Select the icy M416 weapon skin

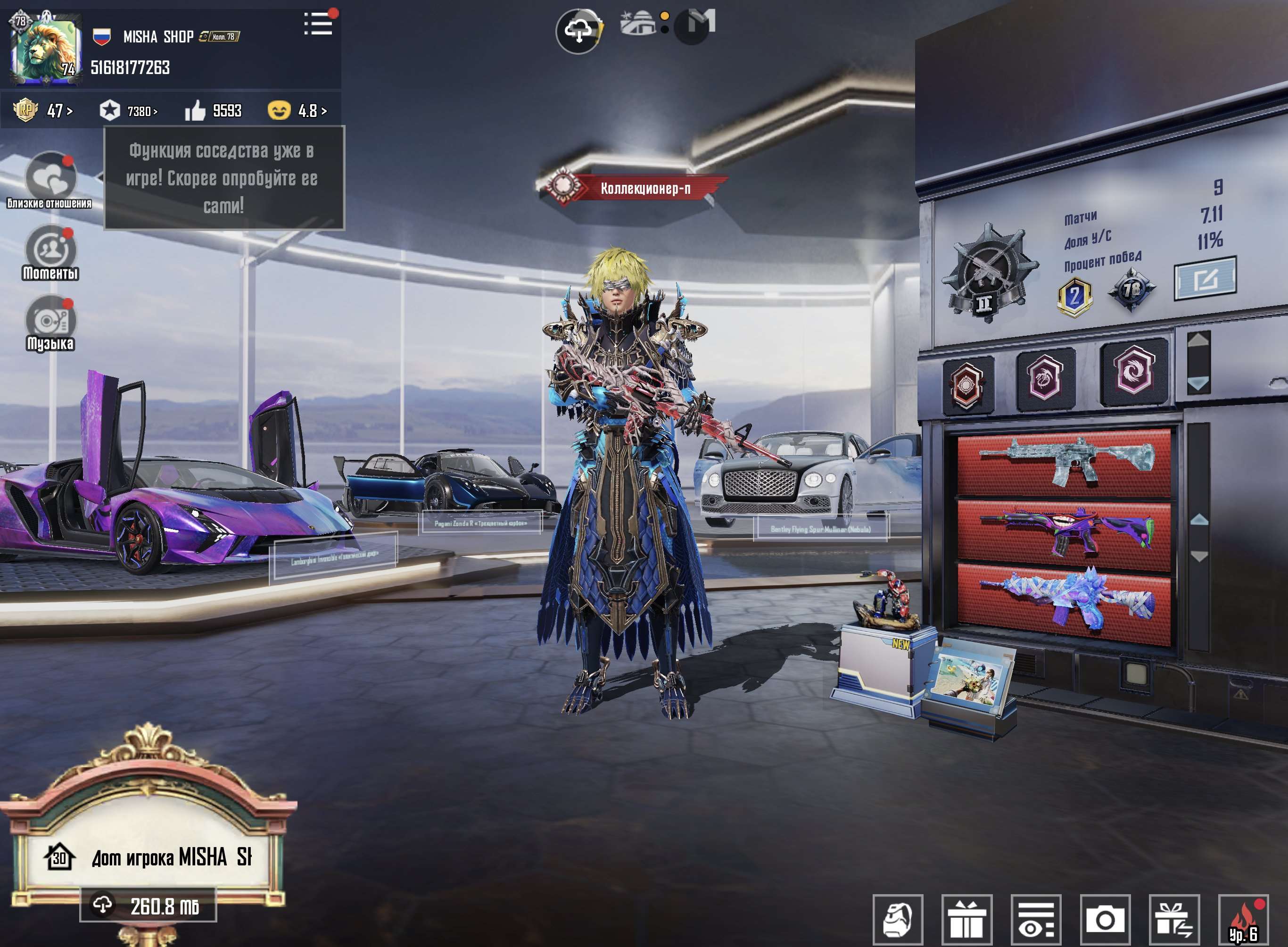[1064, 461]
